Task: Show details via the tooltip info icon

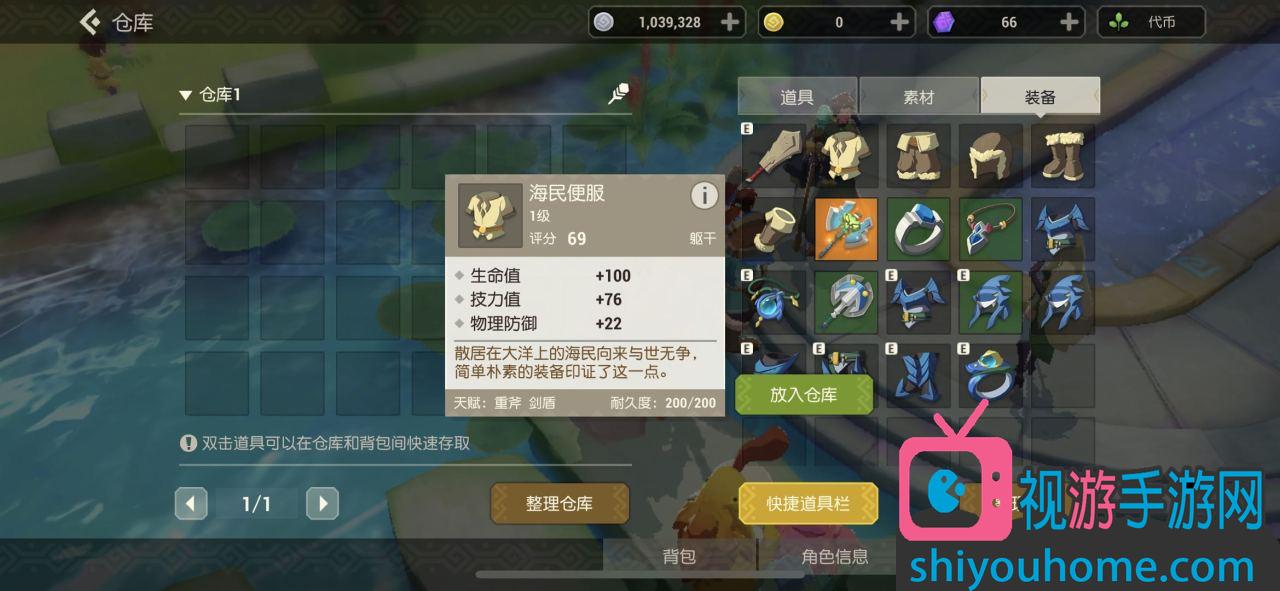Action: point(704,196)
